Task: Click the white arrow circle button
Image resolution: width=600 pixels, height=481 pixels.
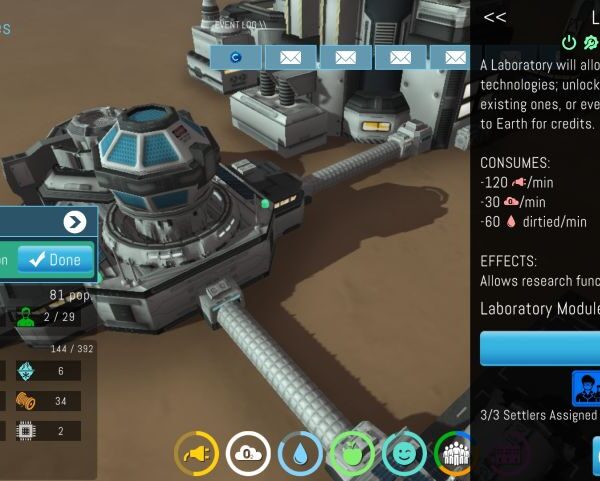Action: 74,222
